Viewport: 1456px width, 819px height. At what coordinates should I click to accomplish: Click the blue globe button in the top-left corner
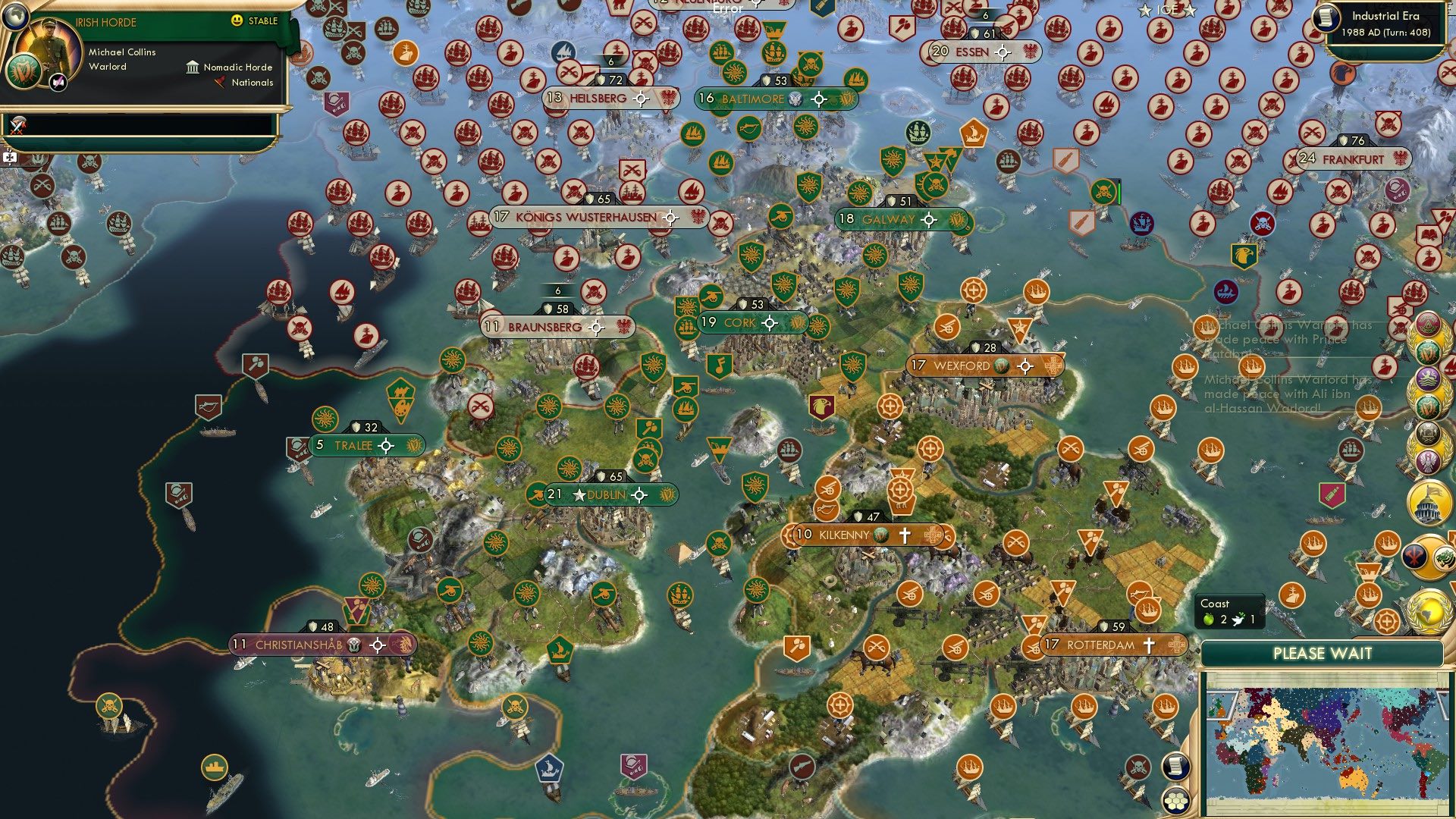coord(15,17)
